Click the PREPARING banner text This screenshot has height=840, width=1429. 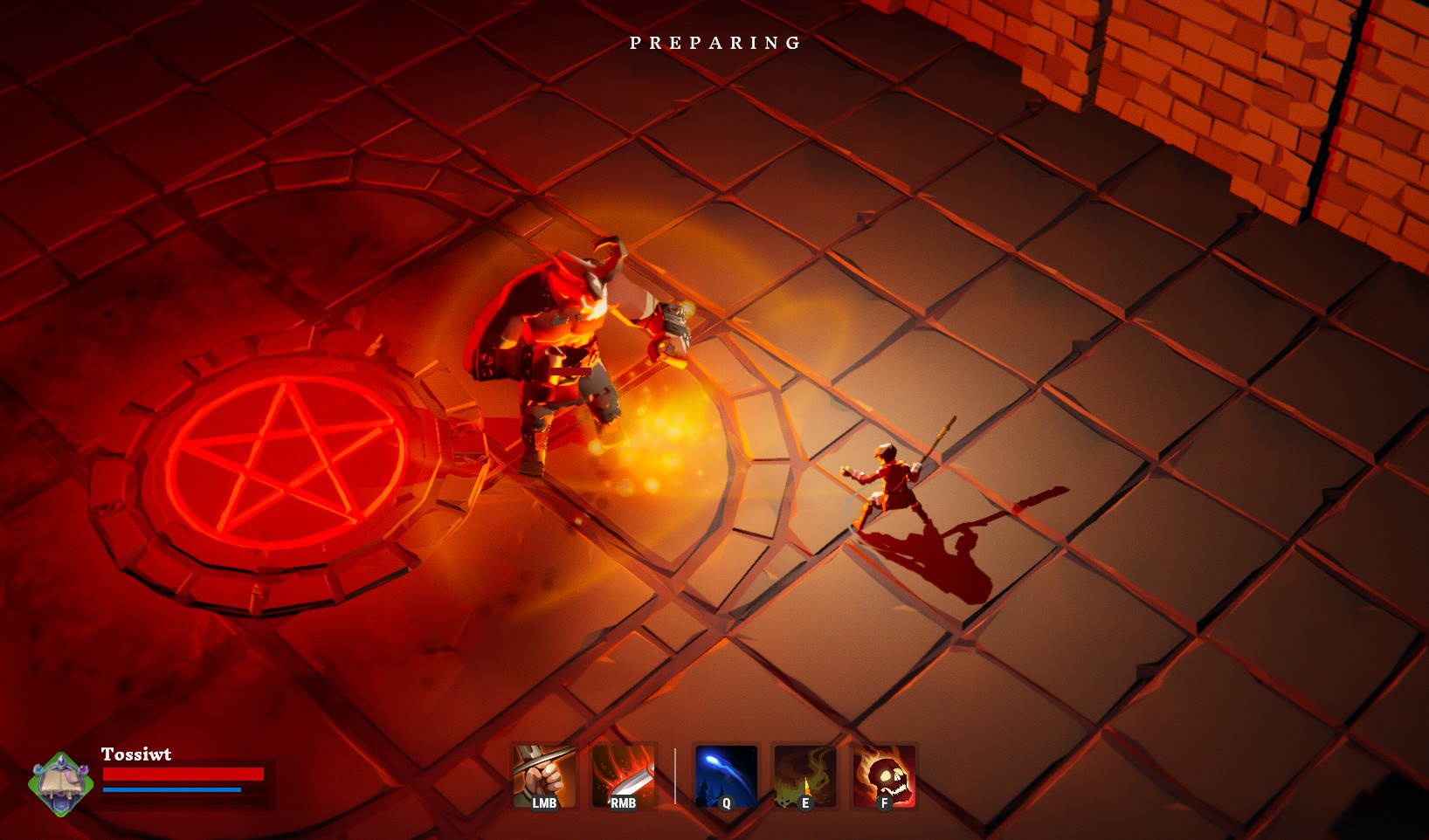coord(714,41)
